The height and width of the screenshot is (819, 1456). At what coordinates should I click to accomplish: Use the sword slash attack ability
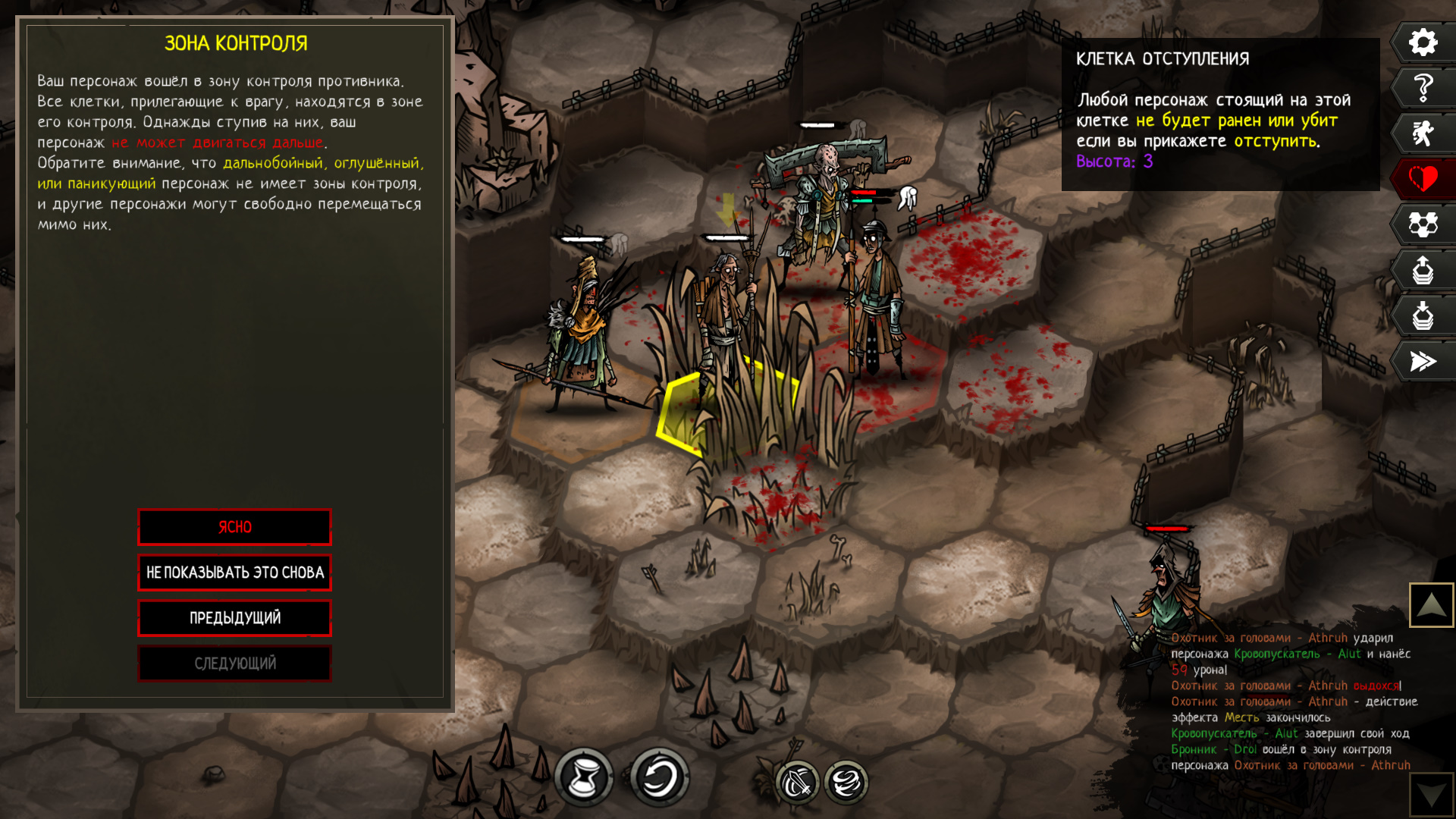coord(797,783)
